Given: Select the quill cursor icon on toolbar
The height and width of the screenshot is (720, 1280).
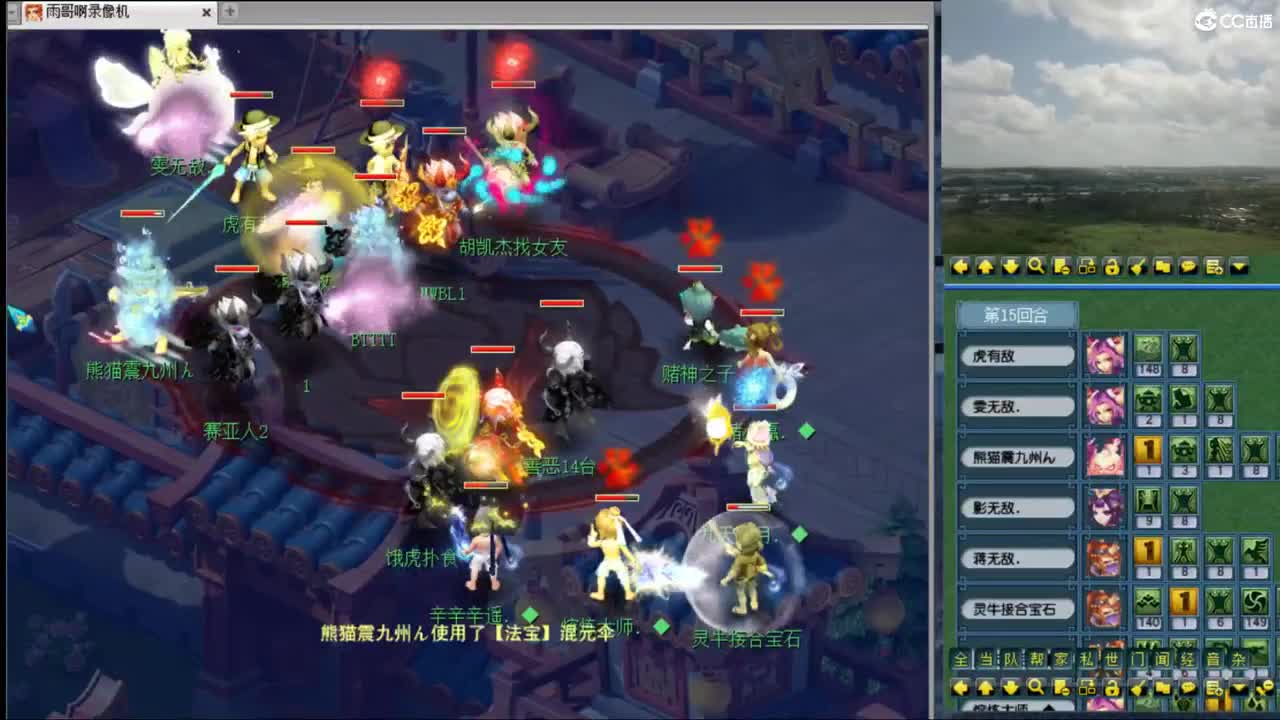Looking at the screenshot, I should 1138,267.
